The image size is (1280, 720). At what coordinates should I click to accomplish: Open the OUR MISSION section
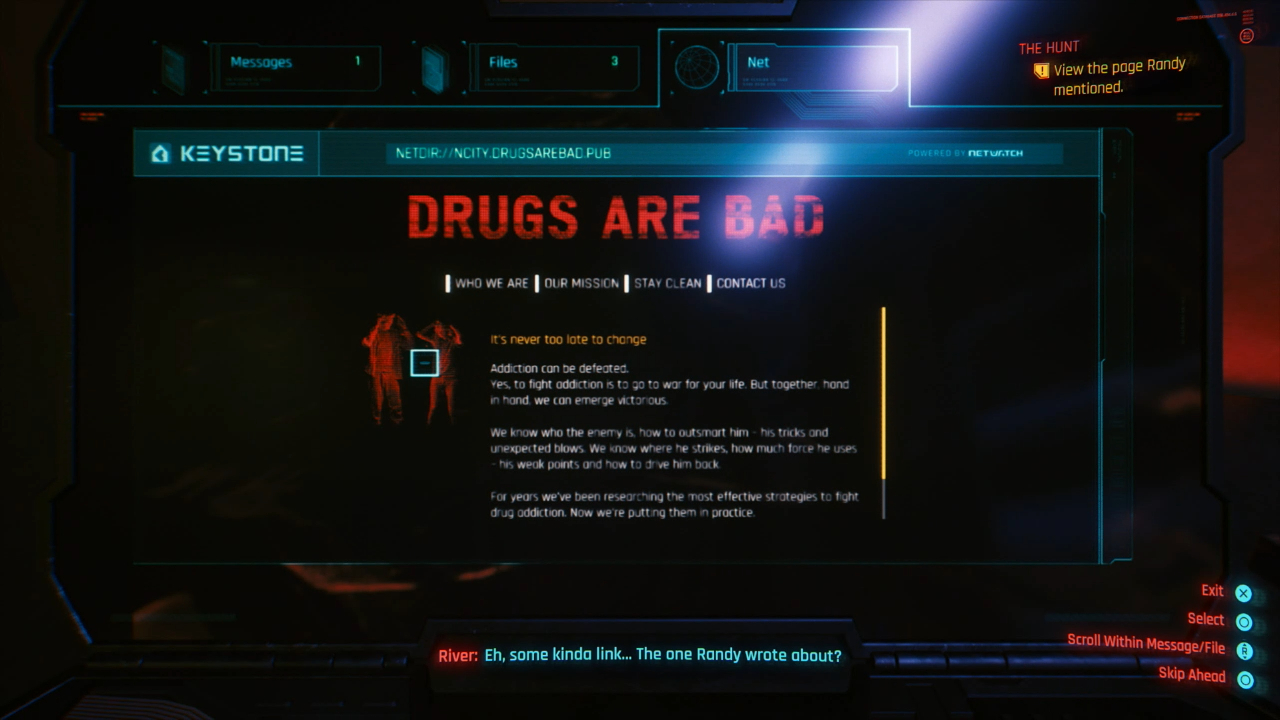(x=583, y=283)
